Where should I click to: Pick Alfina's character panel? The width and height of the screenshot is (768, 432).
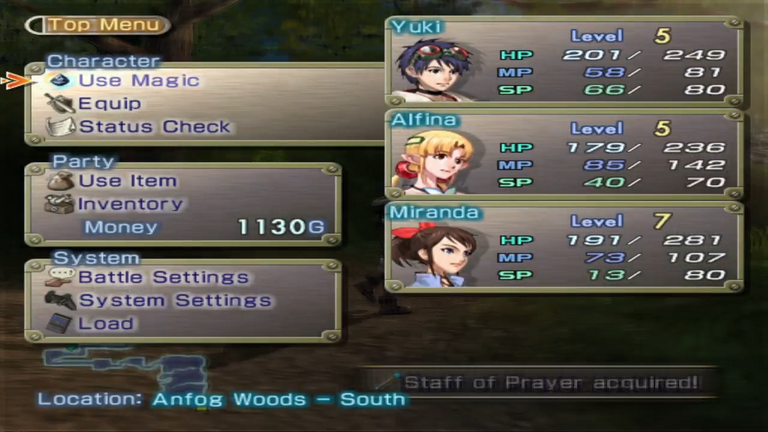click(x=564, y=154)
